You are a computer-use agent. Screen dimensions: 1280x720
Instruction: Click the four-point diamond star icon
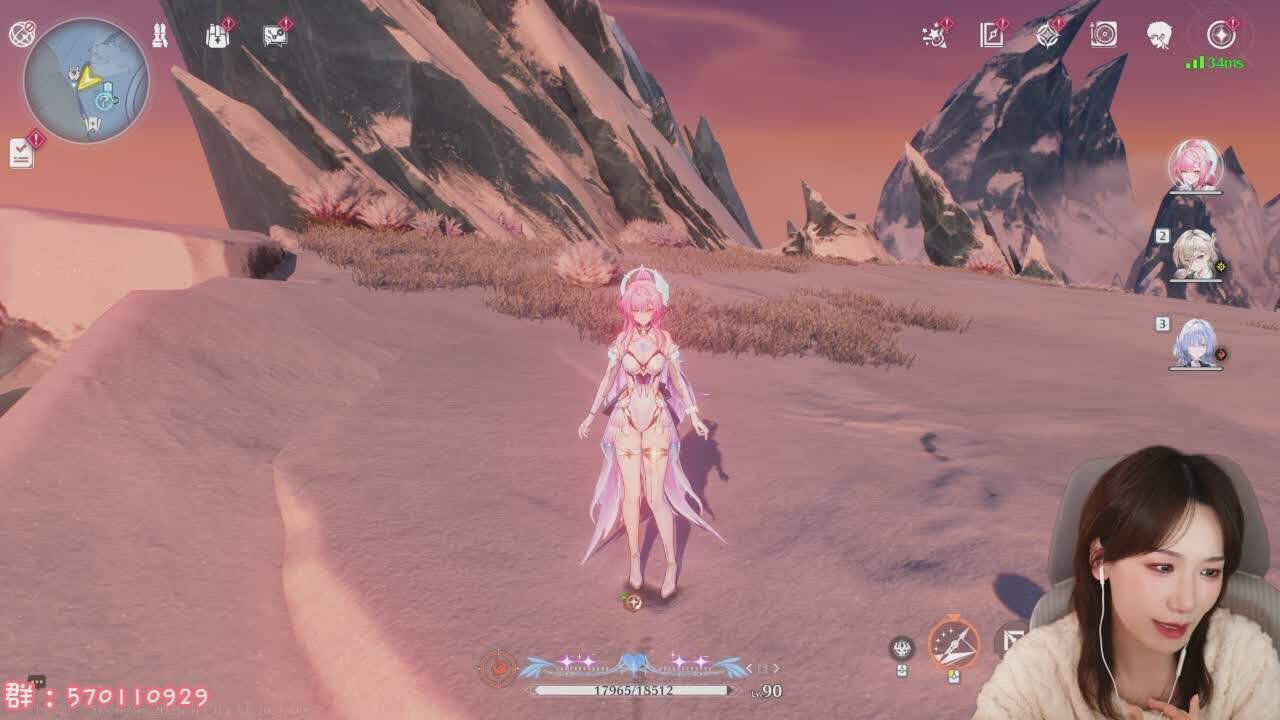tap(1047, 36)
